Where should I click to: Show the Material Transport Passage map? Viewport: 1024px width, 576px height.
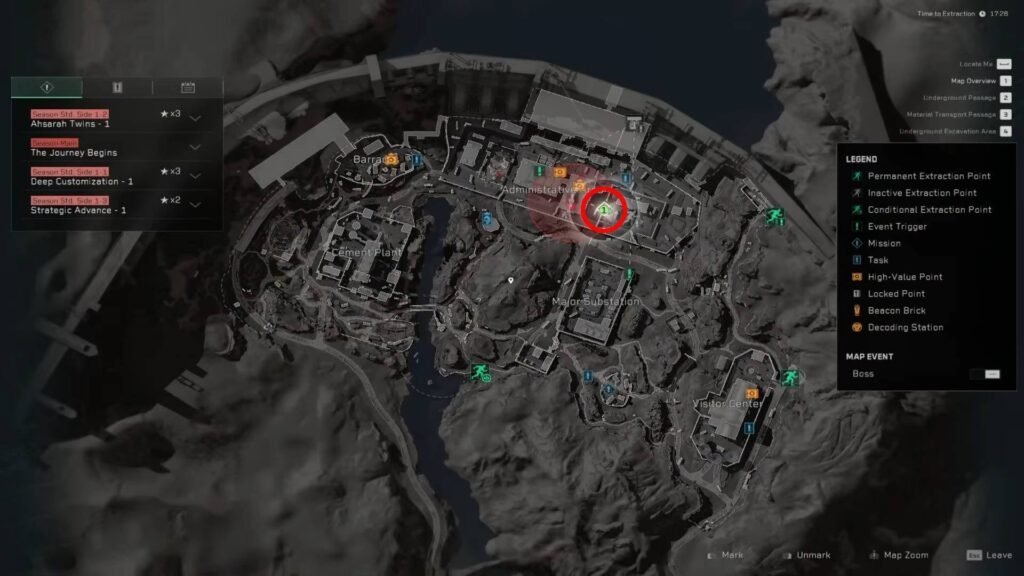pyautogui.click(x=1005, y=115)
